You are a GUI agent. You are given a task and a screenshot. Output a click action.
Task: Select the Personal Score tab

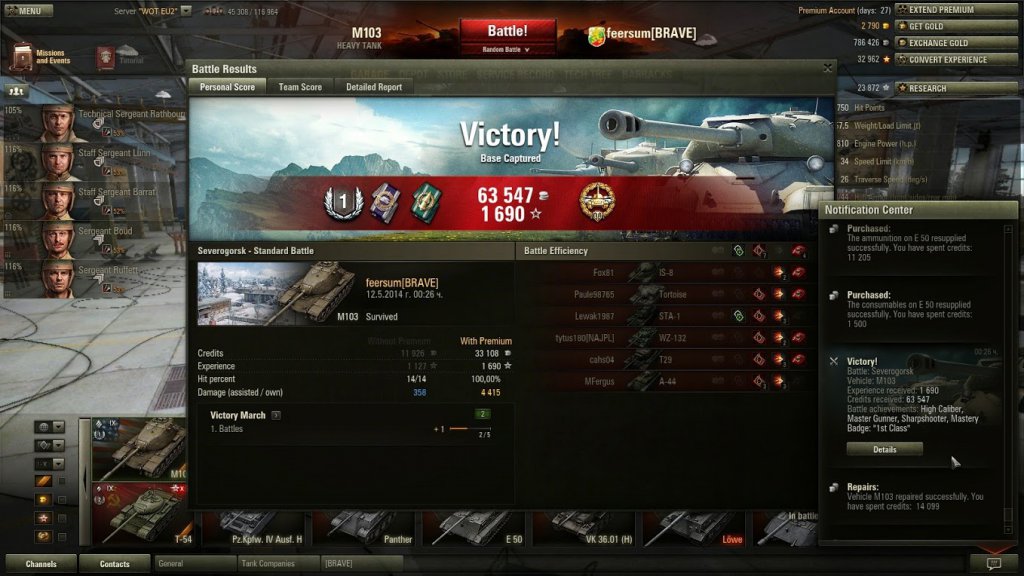click(x=227, y=87)
